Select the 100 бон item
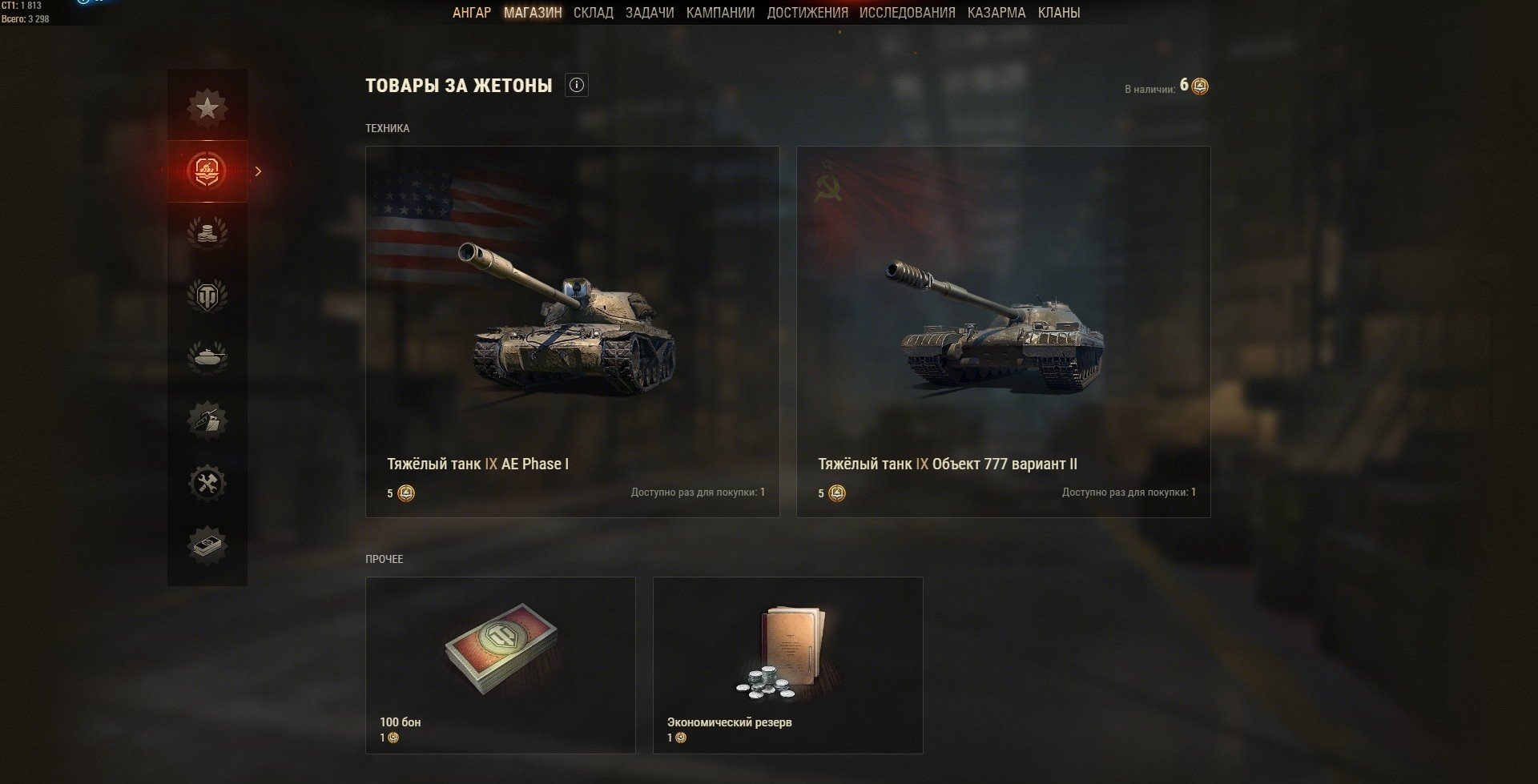This screenshot has width=1538, height=784. pos(500,665)
